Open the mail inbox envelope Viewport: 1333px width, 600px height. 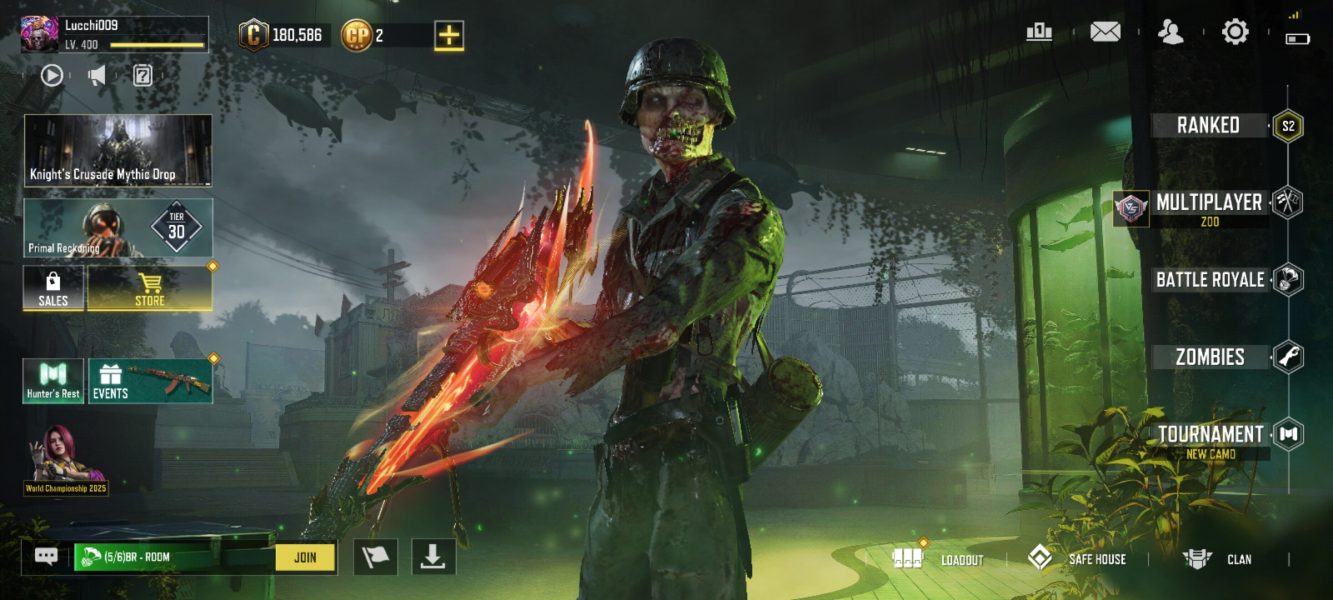point(1105,32)
